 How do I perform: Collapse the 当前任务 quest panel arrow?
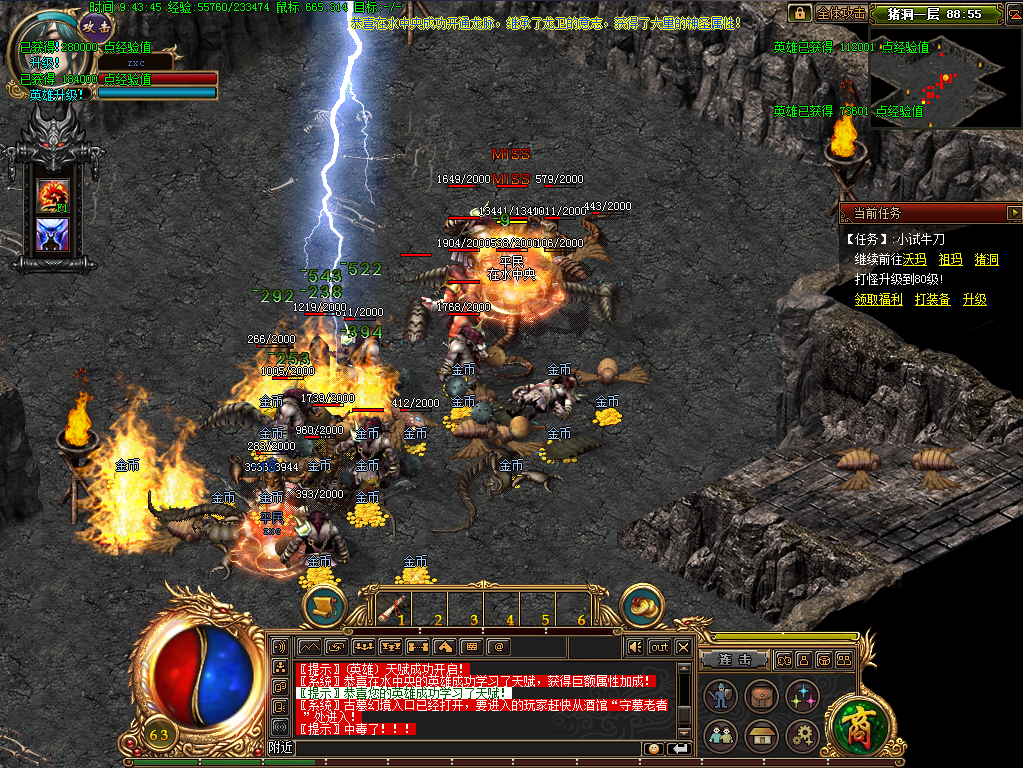tap(1014, 213)
